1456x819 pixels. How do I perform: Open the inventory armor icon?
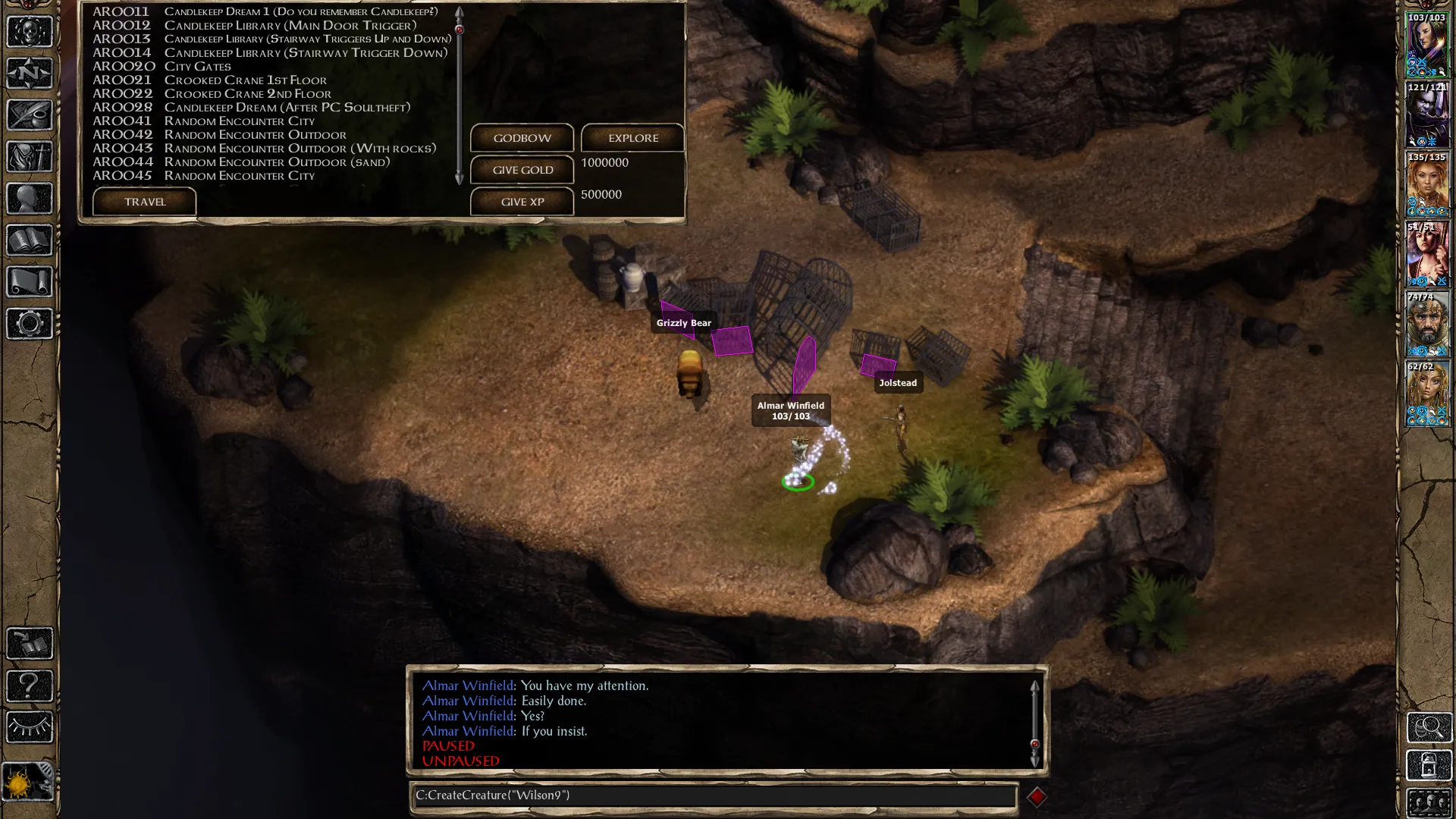30,157
